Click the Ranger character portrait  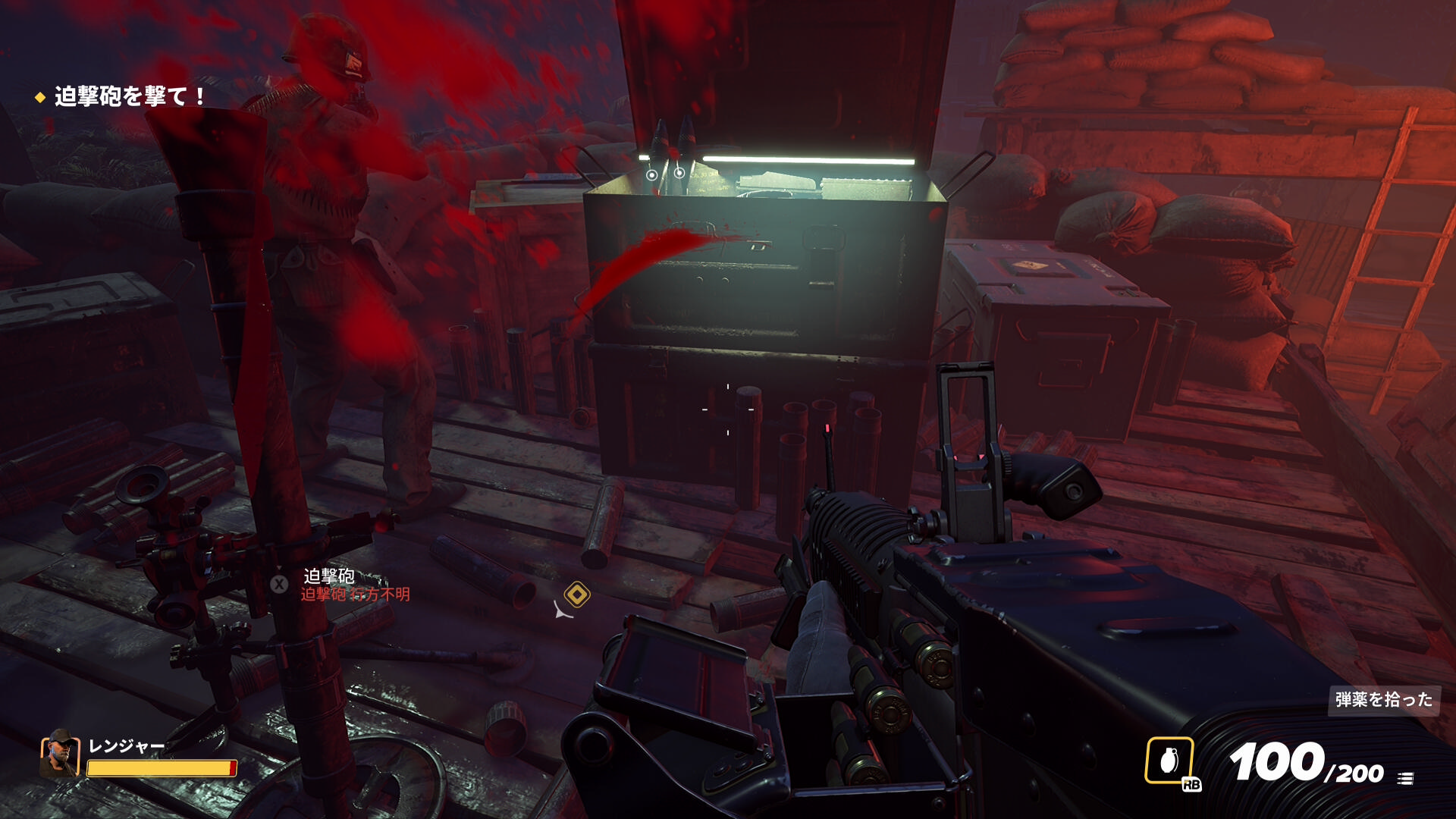pos(60,755)
